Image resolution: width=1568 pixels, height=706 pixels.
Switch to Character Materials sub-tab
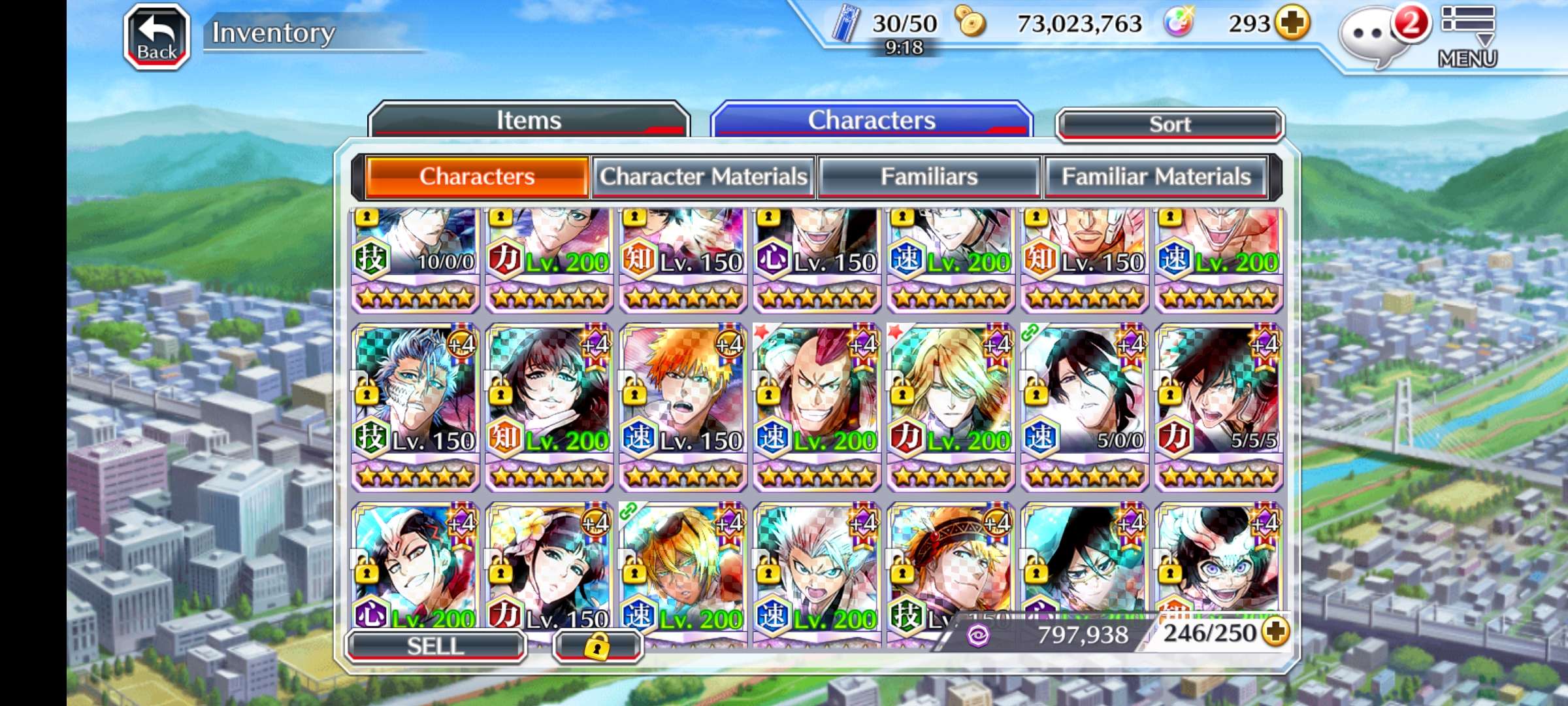point(704,176)
